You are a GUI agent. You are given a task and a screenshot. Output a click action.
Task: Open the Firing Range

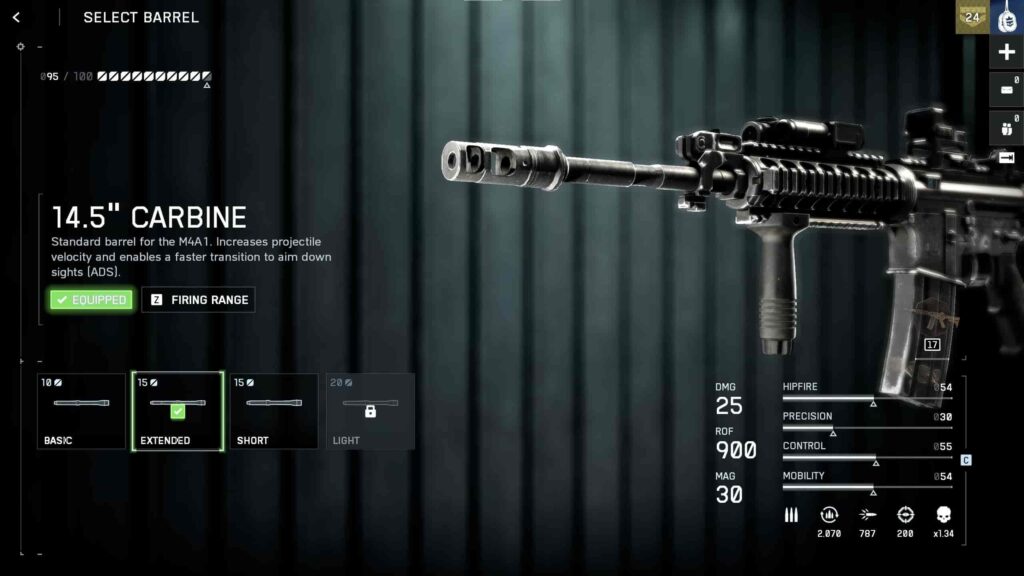click(x=198, y=300)
